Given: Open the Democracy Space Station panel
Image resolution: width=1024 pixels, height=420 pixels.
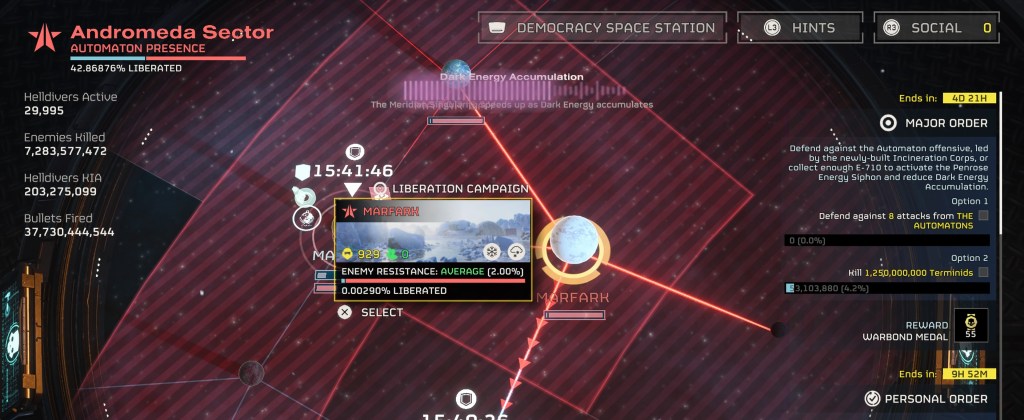Looking at the screenshot, I should point(603,28).
